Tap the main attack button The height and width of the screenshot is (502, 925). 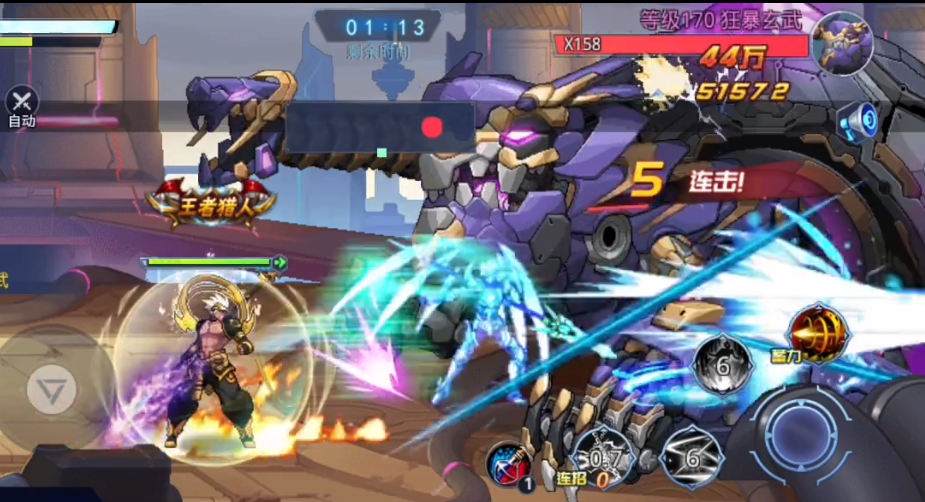(x=804, y=434)
